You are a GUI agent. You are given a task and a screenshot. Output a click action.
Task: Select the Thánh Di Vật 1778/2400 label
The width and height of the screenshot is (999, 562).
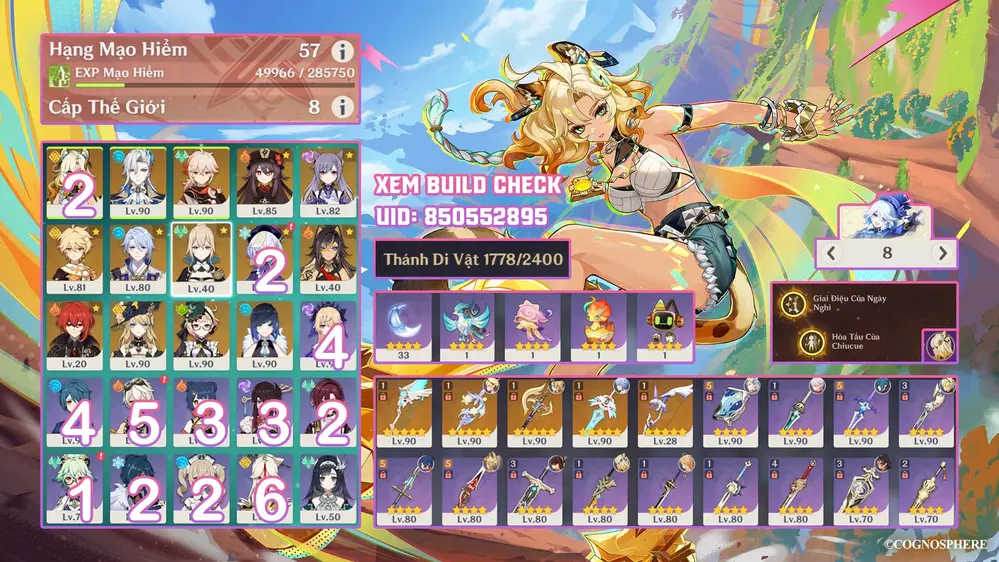coord(473,259)
